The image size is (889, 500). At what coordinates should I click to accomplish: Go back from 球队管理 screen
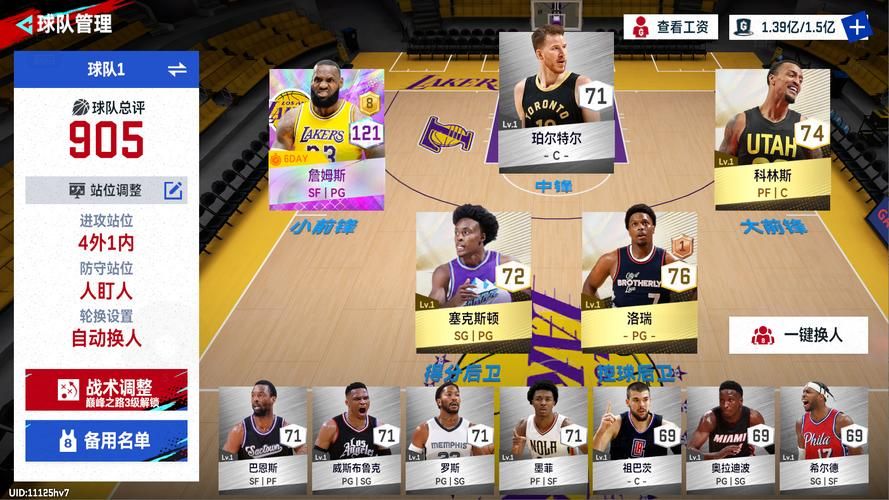point(24,24)
